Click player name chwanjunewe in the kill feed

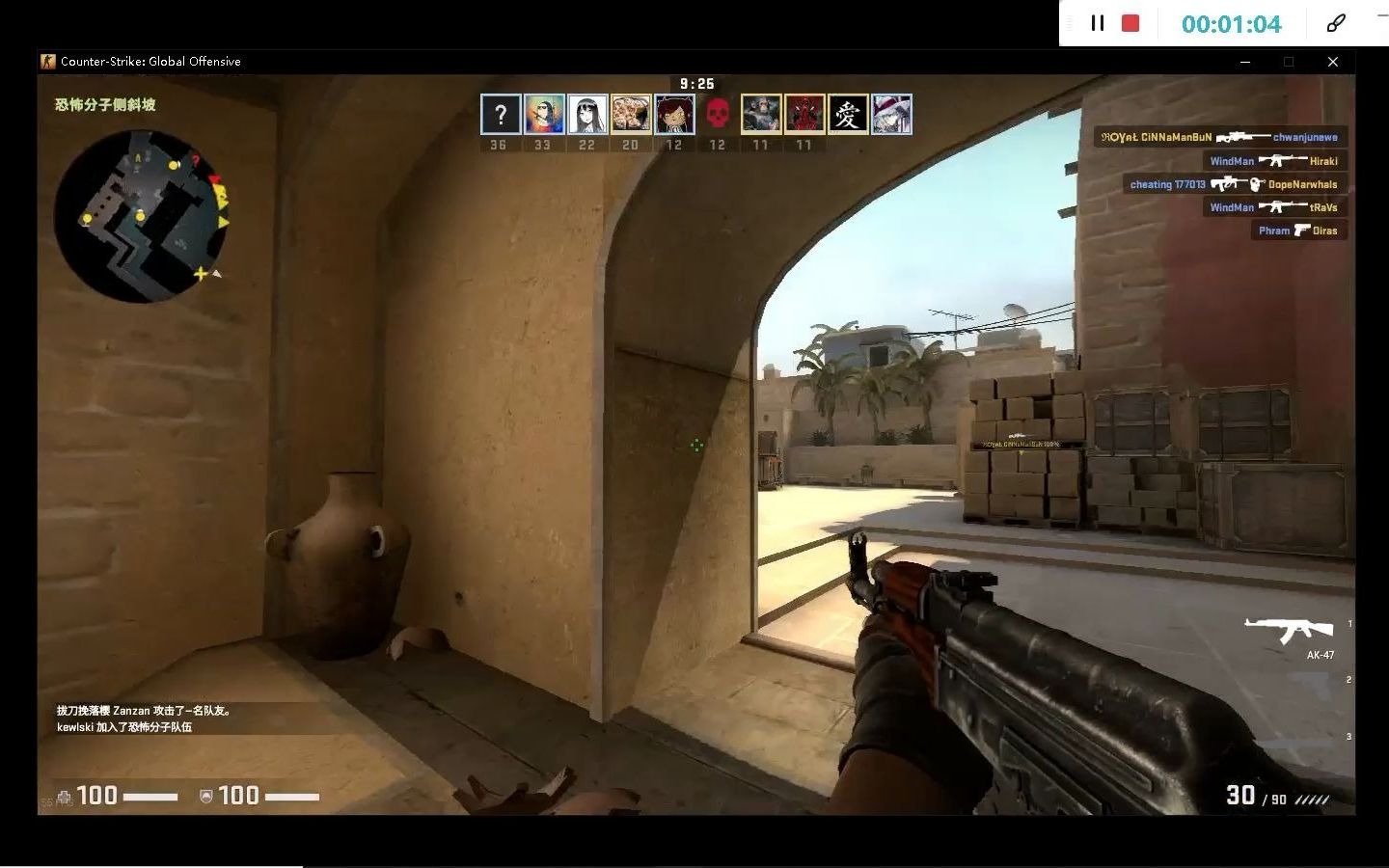coord(1306,137)
